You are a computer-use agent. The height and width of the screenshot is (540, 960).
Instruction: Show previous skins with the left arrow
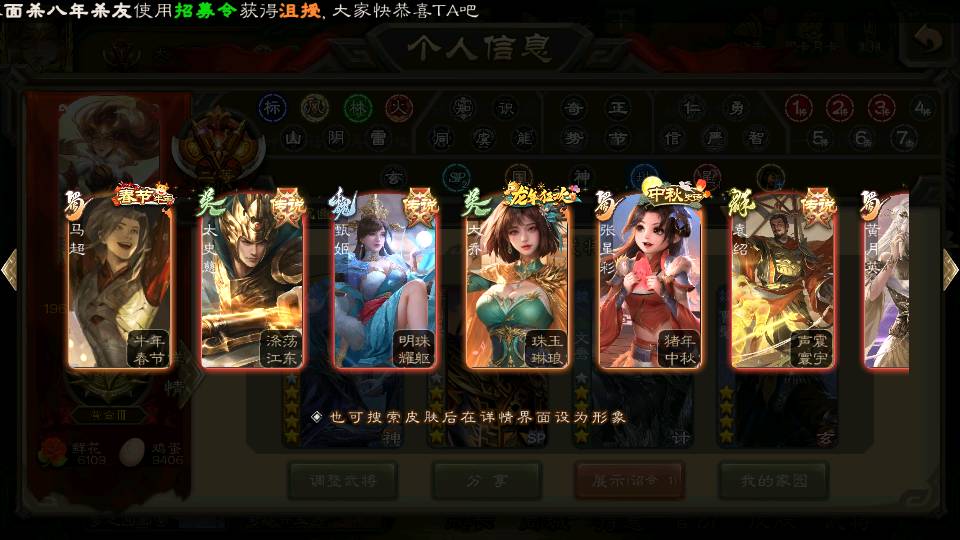coord(9,270)
